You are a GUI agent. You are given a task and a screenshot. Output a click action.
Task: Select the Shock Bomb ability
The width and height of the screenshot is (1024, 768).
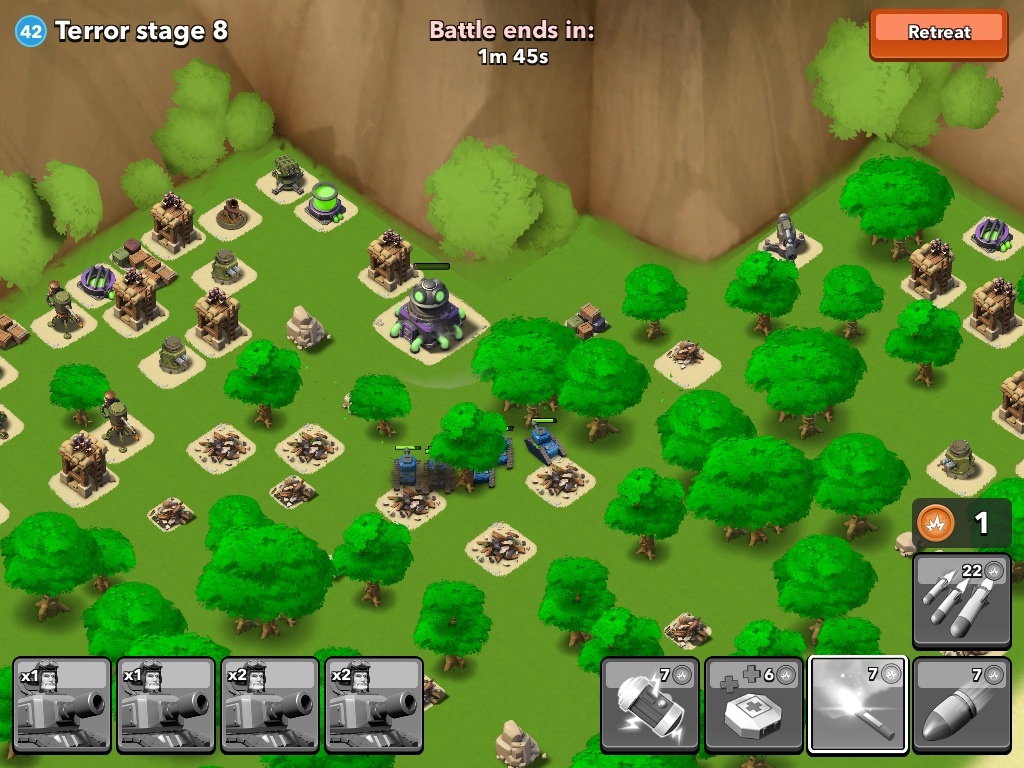pos(649,704)
